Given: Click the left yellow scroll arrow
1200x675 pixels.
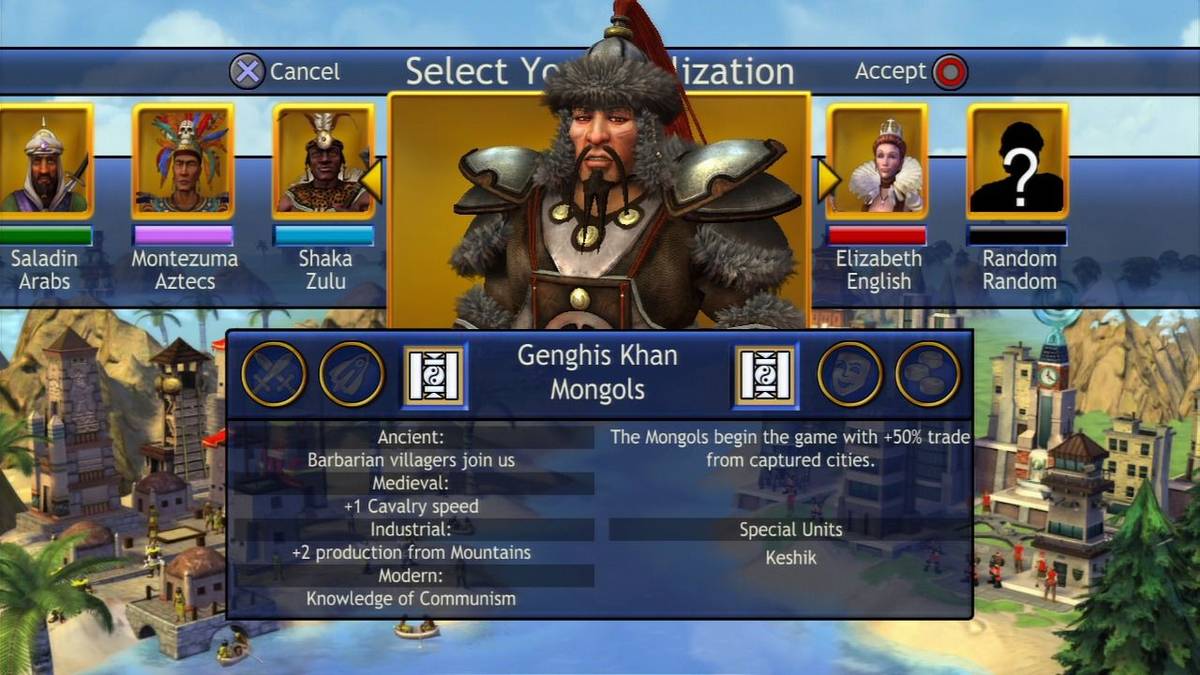Looking at the screenshot, I should [371, 180].
